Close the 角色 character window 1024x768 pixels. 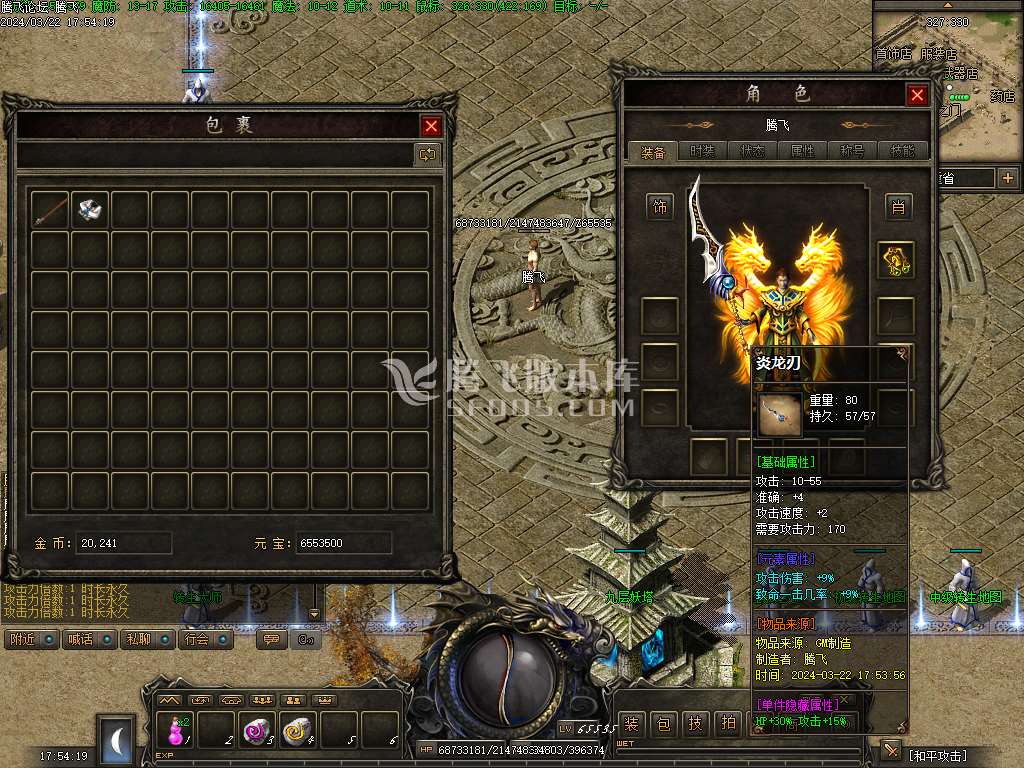[917, 95]
